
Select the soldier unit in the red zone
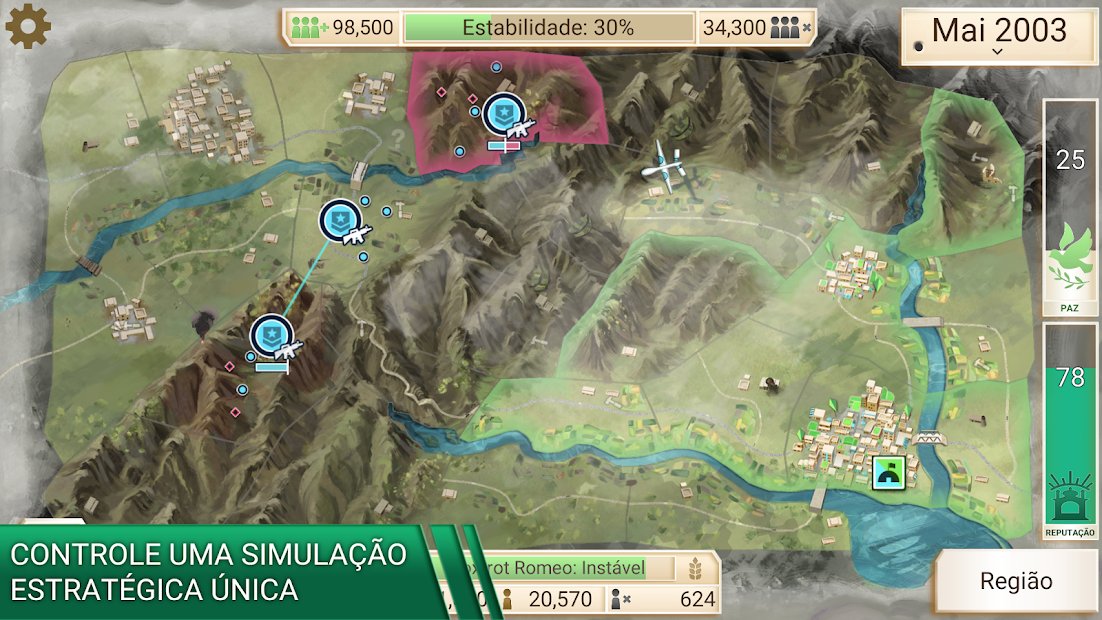click(x=504, y=116)
